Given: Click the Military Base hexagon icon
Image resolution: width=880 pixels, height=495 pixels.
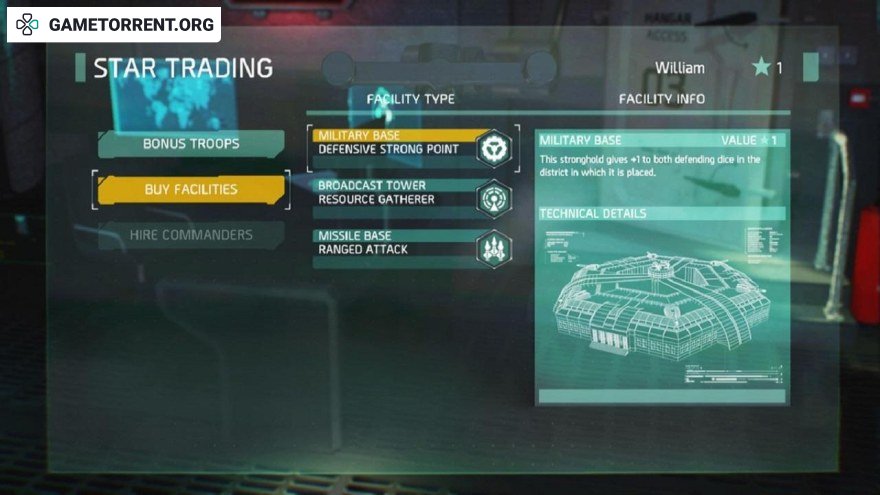Looking at the screenshot, I should click(x=493, y=149).
